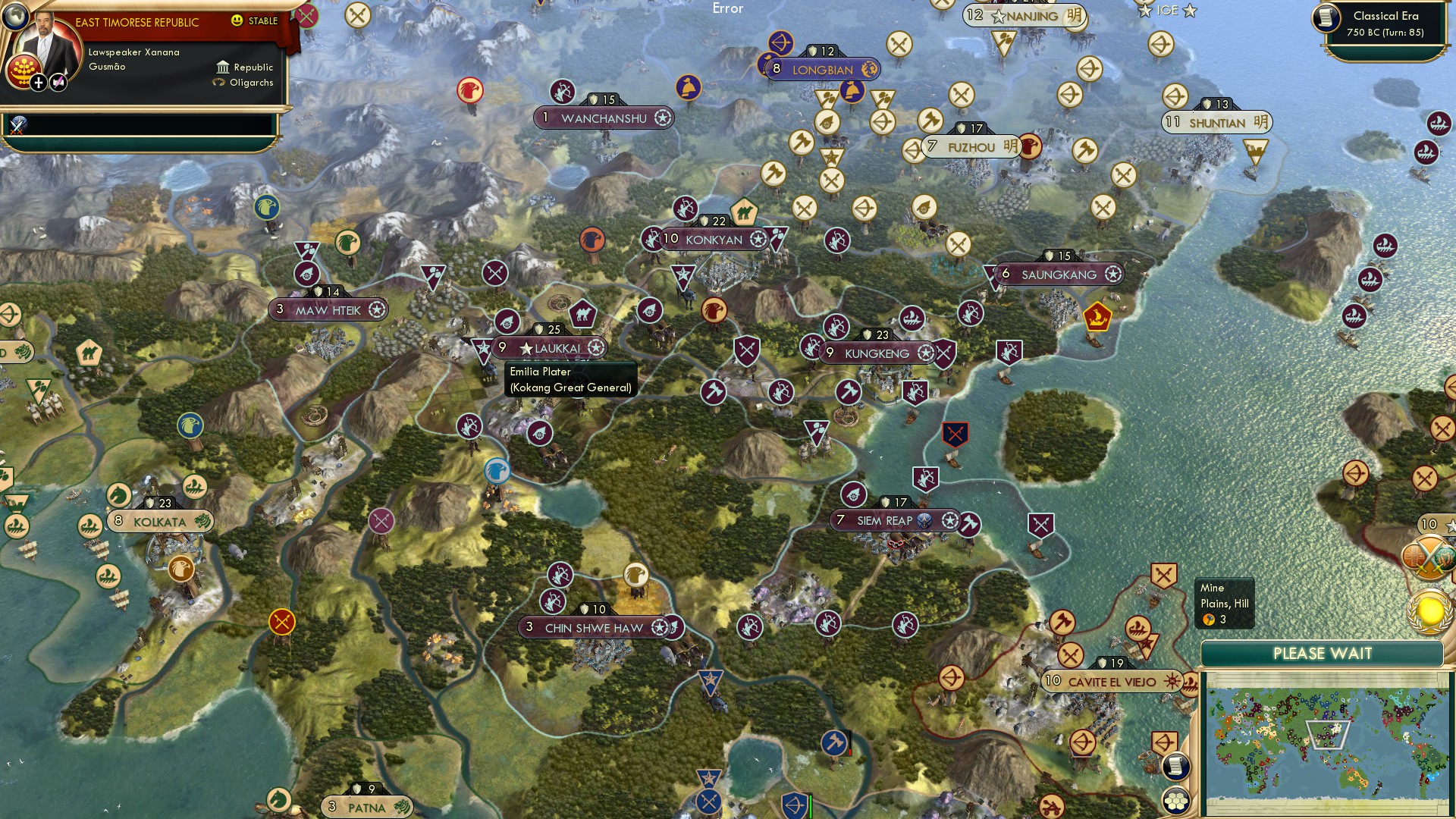
Task: Click the Republic government building icon
Action: (224, 68)
